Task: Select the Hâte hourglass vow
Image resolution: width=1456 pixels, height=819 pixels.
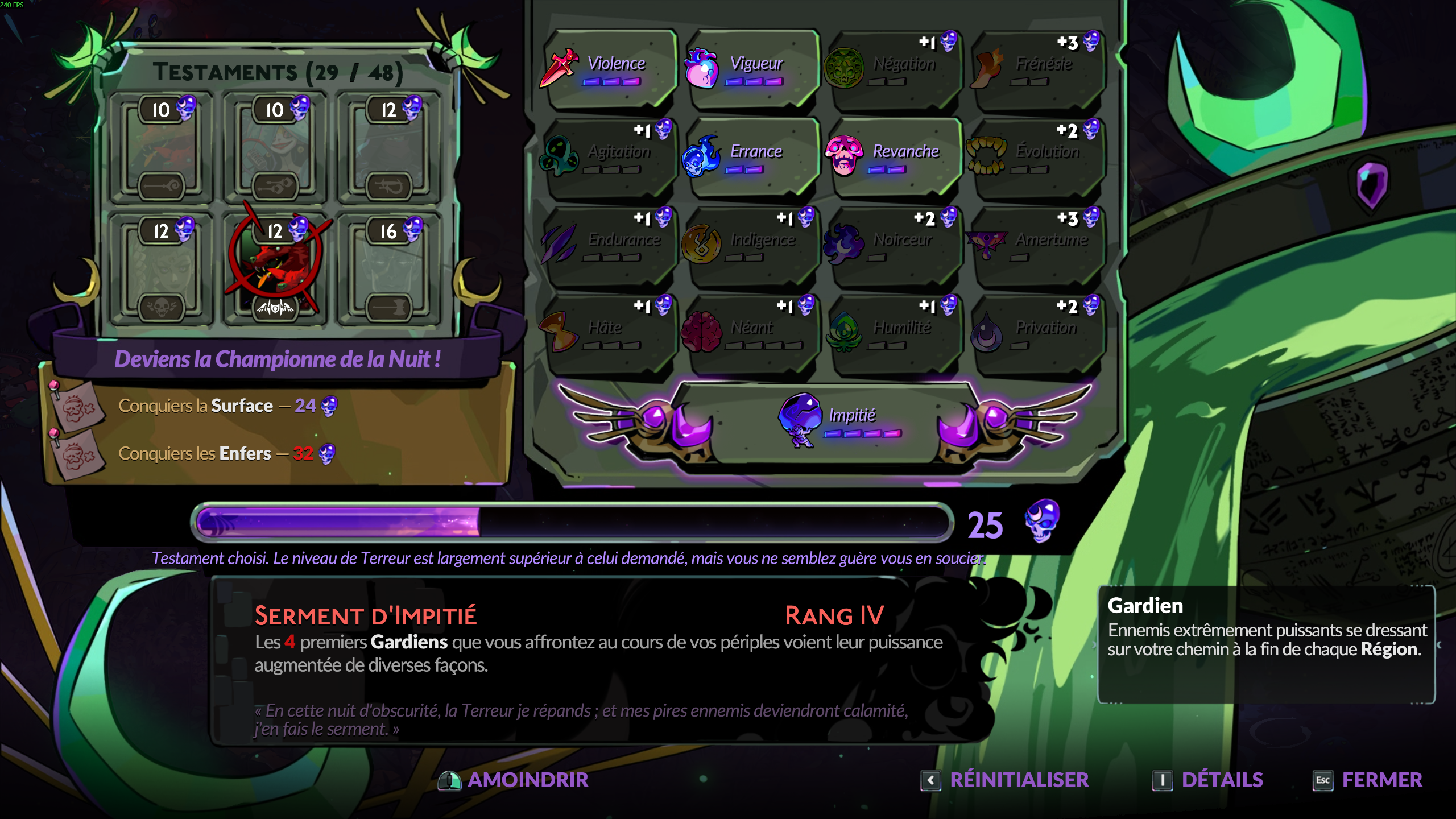Action: (x=610, y=333)
